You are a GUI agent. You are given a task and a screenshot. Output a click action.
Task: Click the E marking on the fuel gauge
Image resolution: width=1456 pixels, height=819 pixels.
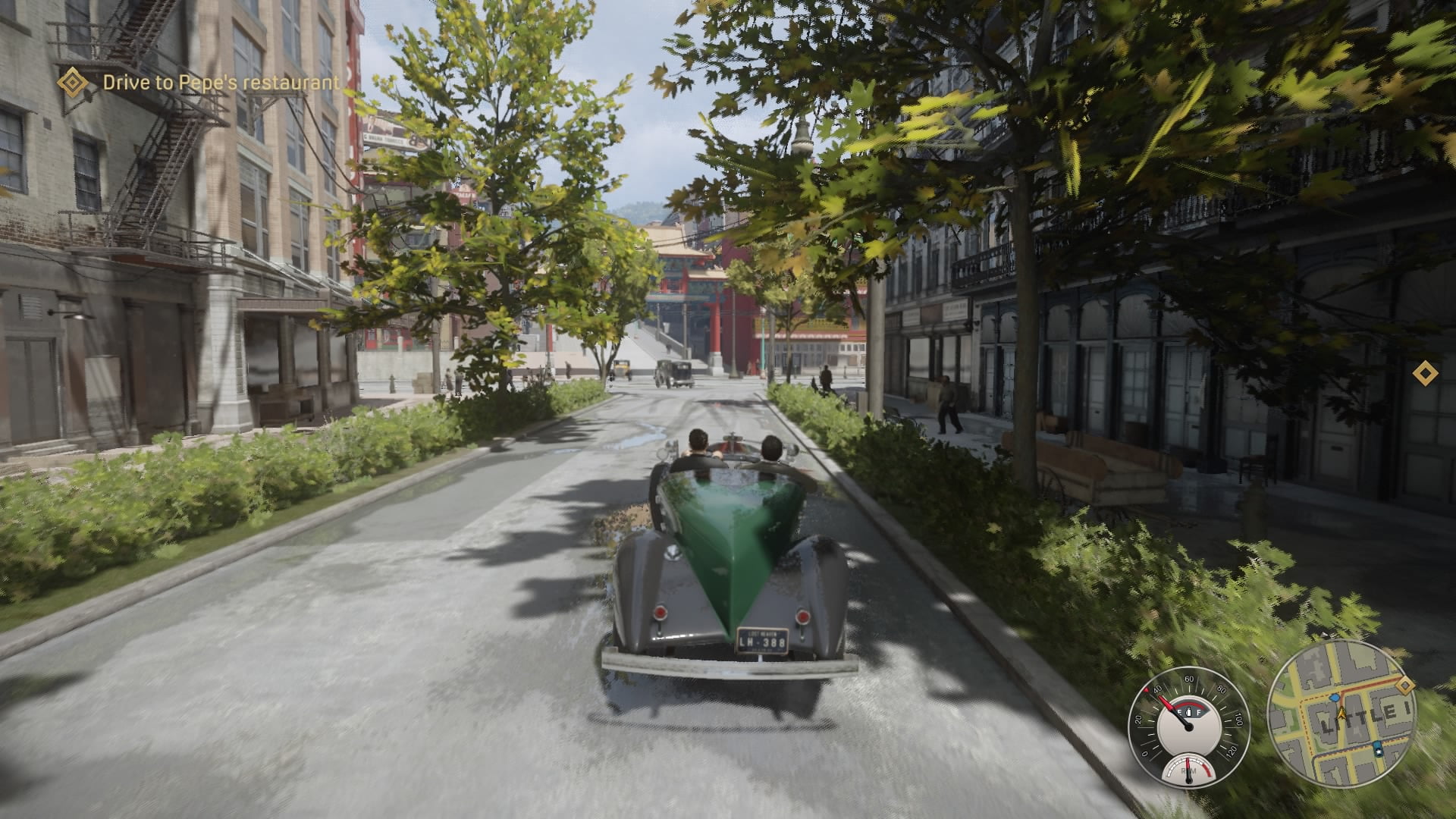[x=1178, y=711]
